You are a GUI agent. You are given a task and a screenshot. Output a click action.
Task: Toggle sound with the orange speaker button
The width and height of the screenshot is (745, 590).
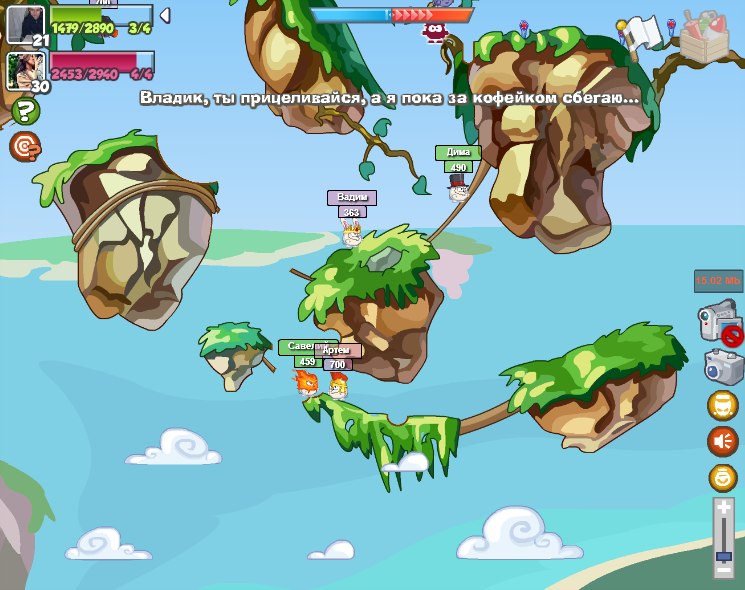[x=722, y=440]
